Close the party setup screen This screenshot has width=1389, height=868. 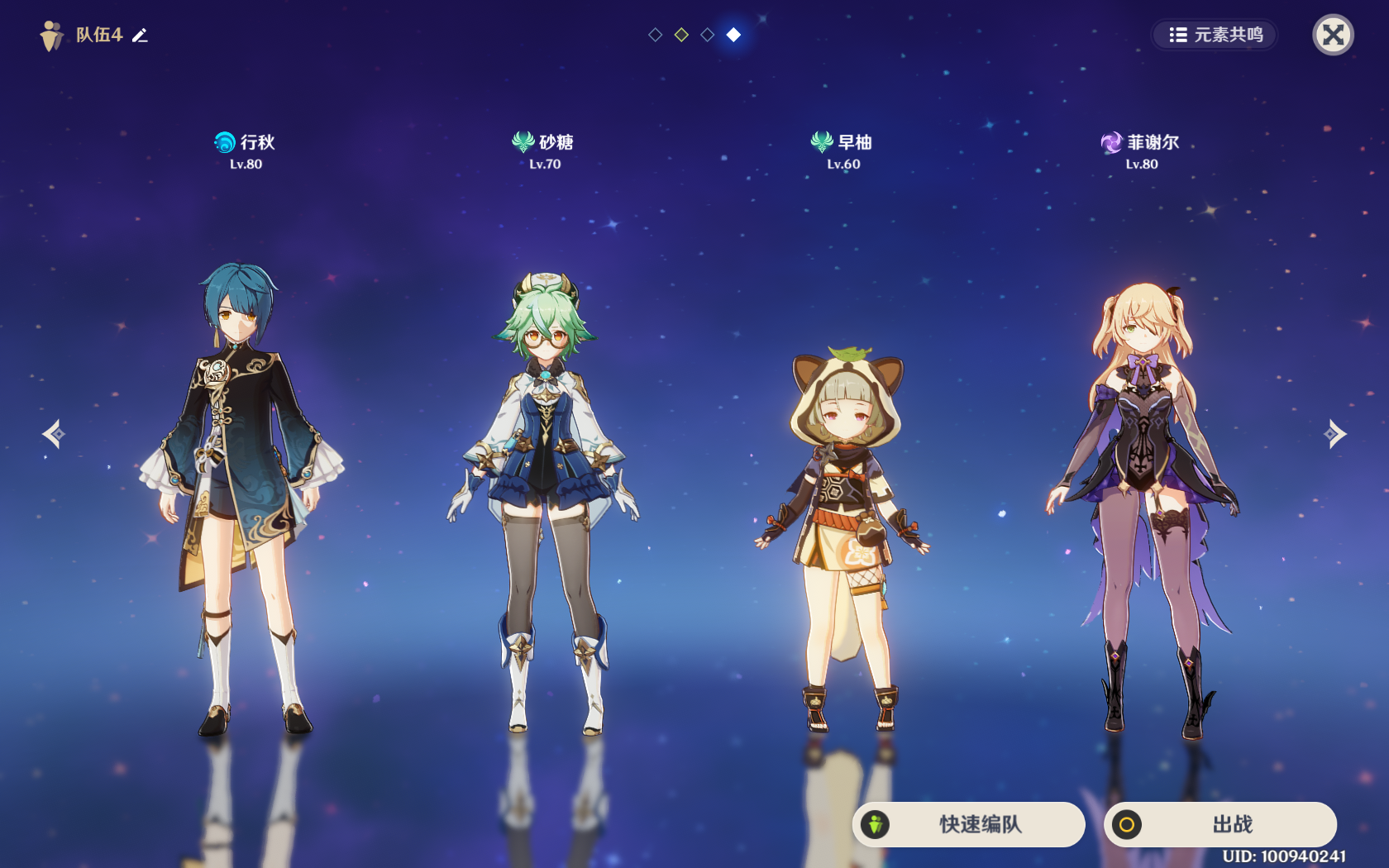(x=1333, y=35)
